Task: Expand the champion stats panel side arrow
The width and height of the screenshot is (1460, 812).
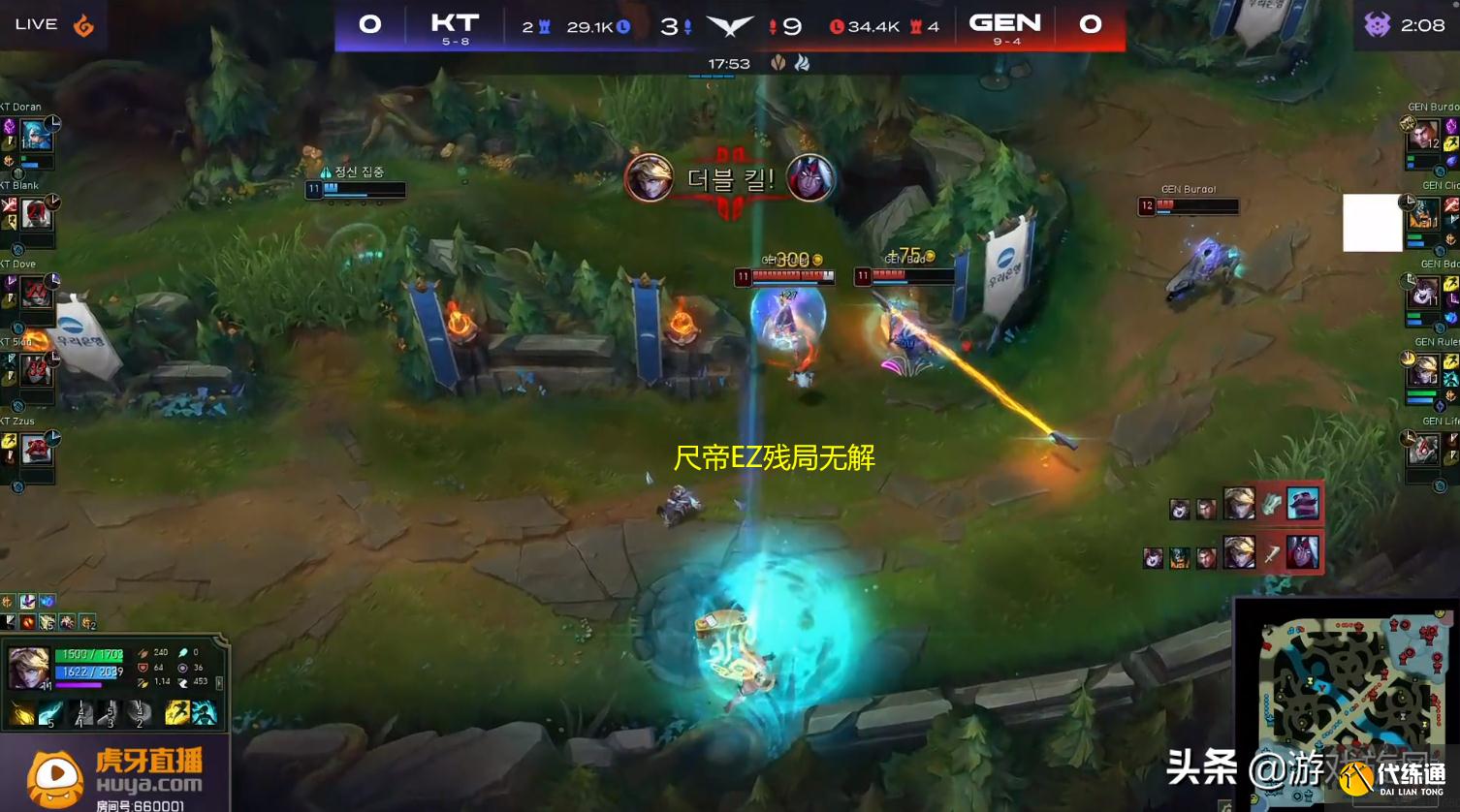Action: tap(220, 681)
